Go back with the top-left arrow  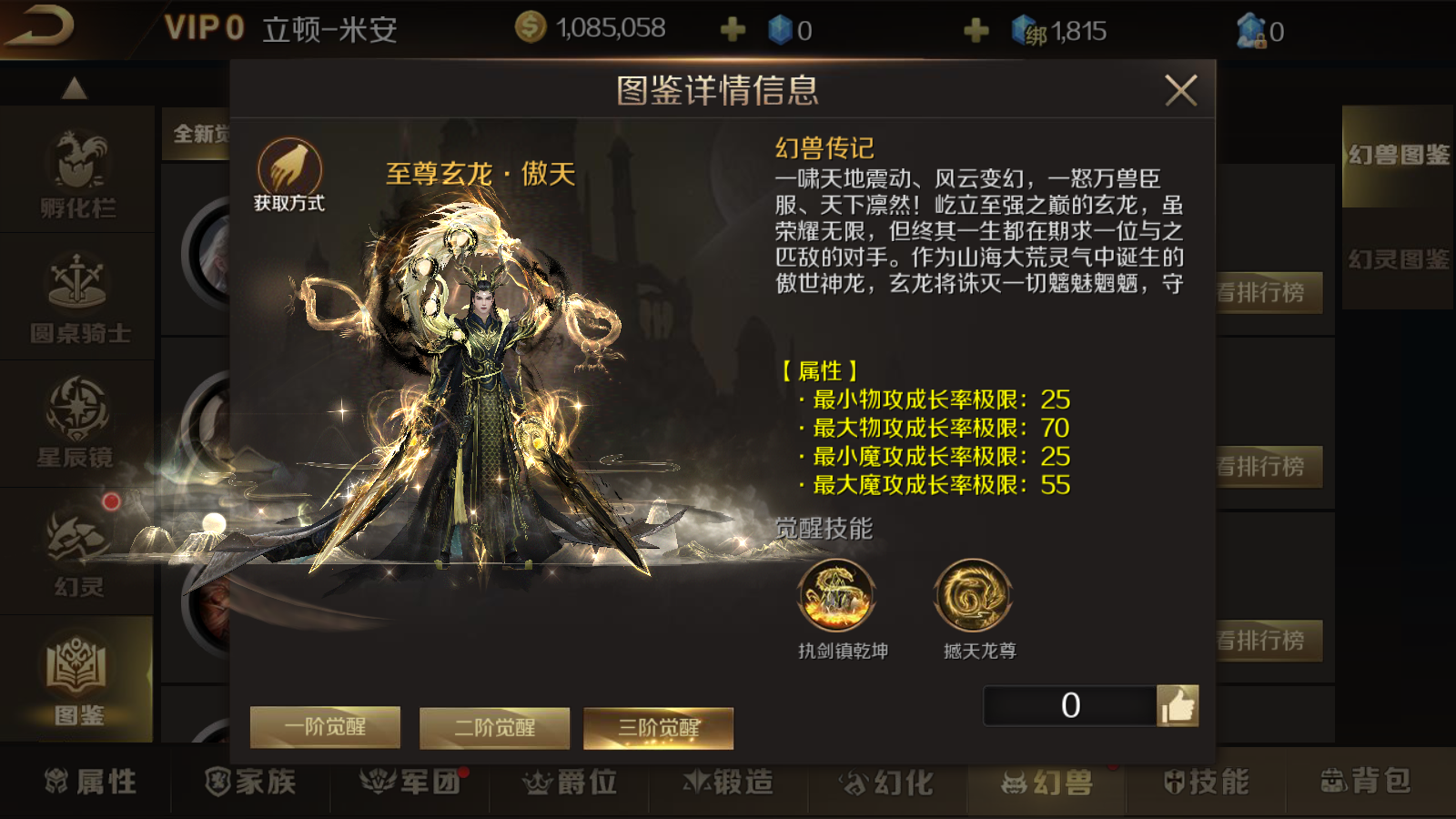click(x=38, y=27)
